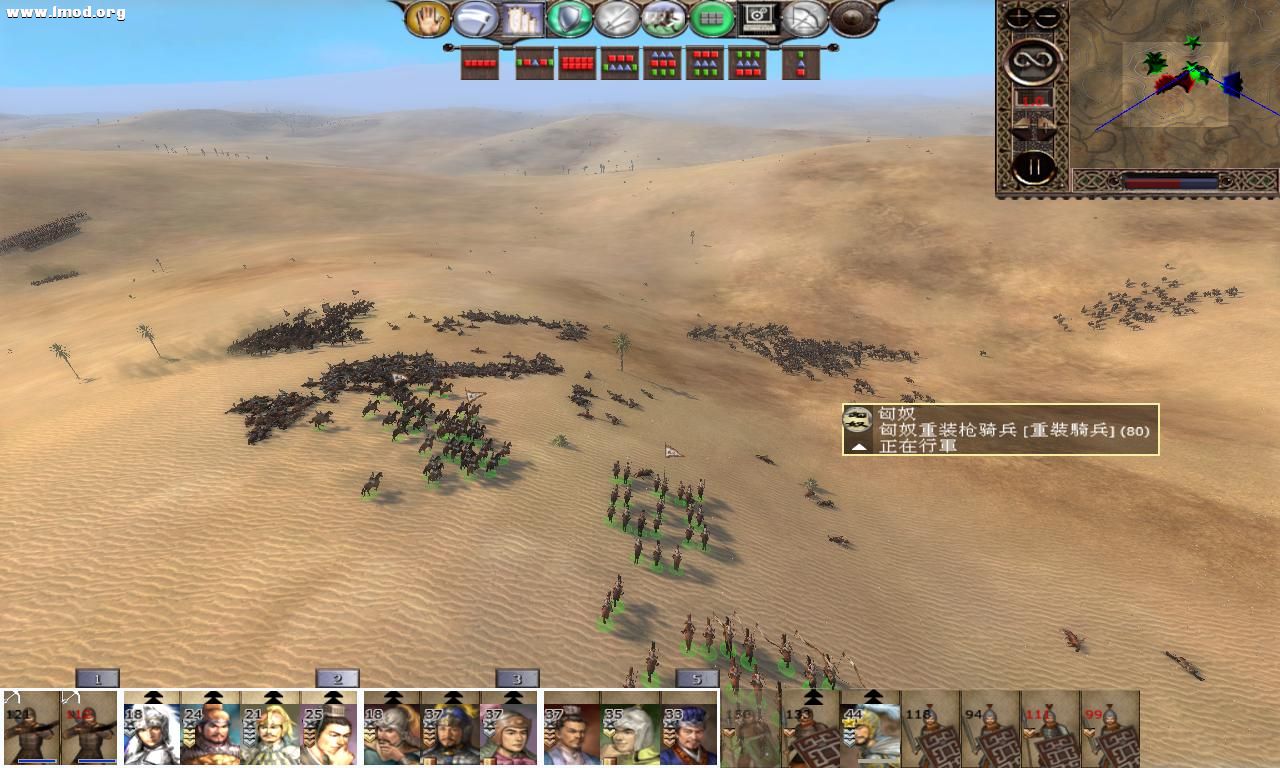Toggle skirmish mode cavalry icon
1280x768 pixels.
(x=664, y=17)
